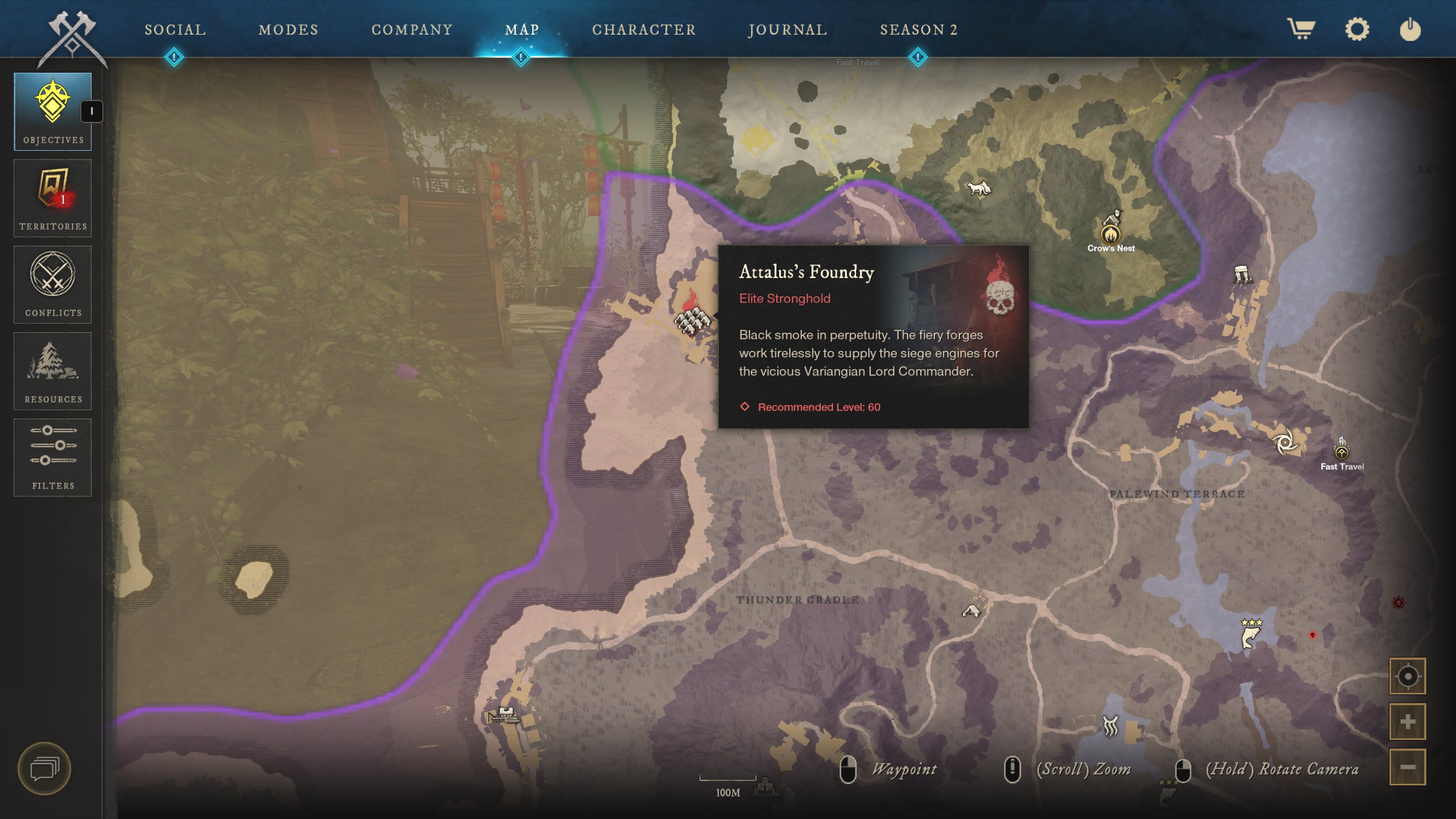Open the Objectives panel
The height and width of the screenshot is (819, 1456).
coord(53,111)
